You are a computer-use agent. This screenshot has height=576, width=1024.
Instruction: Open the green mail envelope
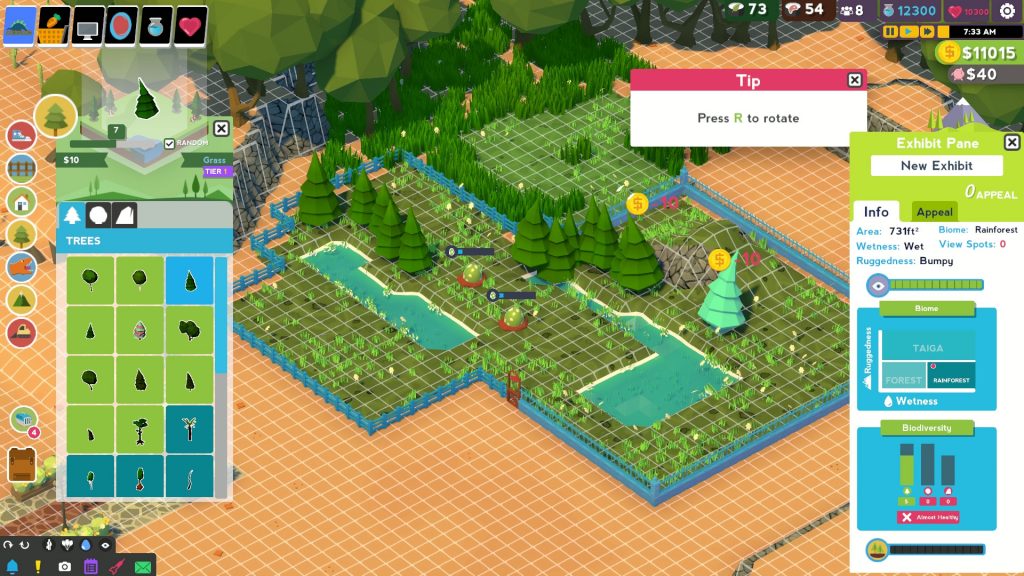click(142, 566)
